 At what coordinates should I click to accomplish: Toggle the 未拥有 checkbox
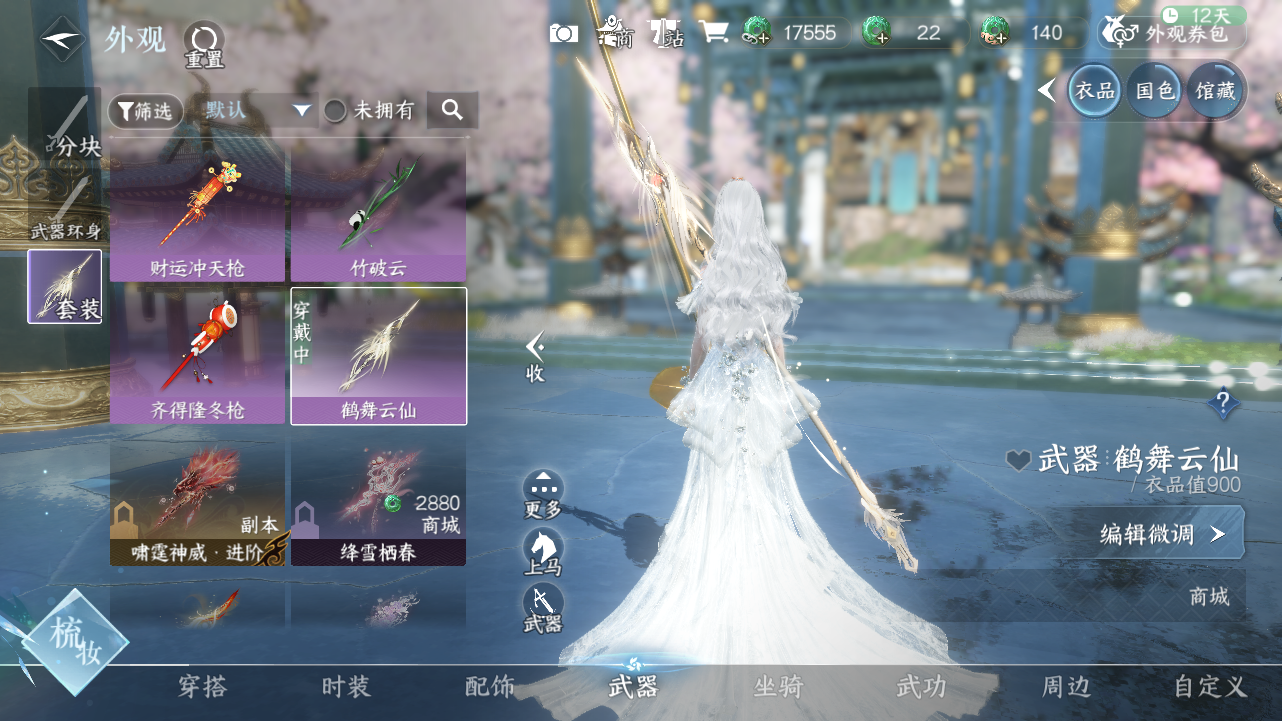pyautogui.click(x=336, y=111)
